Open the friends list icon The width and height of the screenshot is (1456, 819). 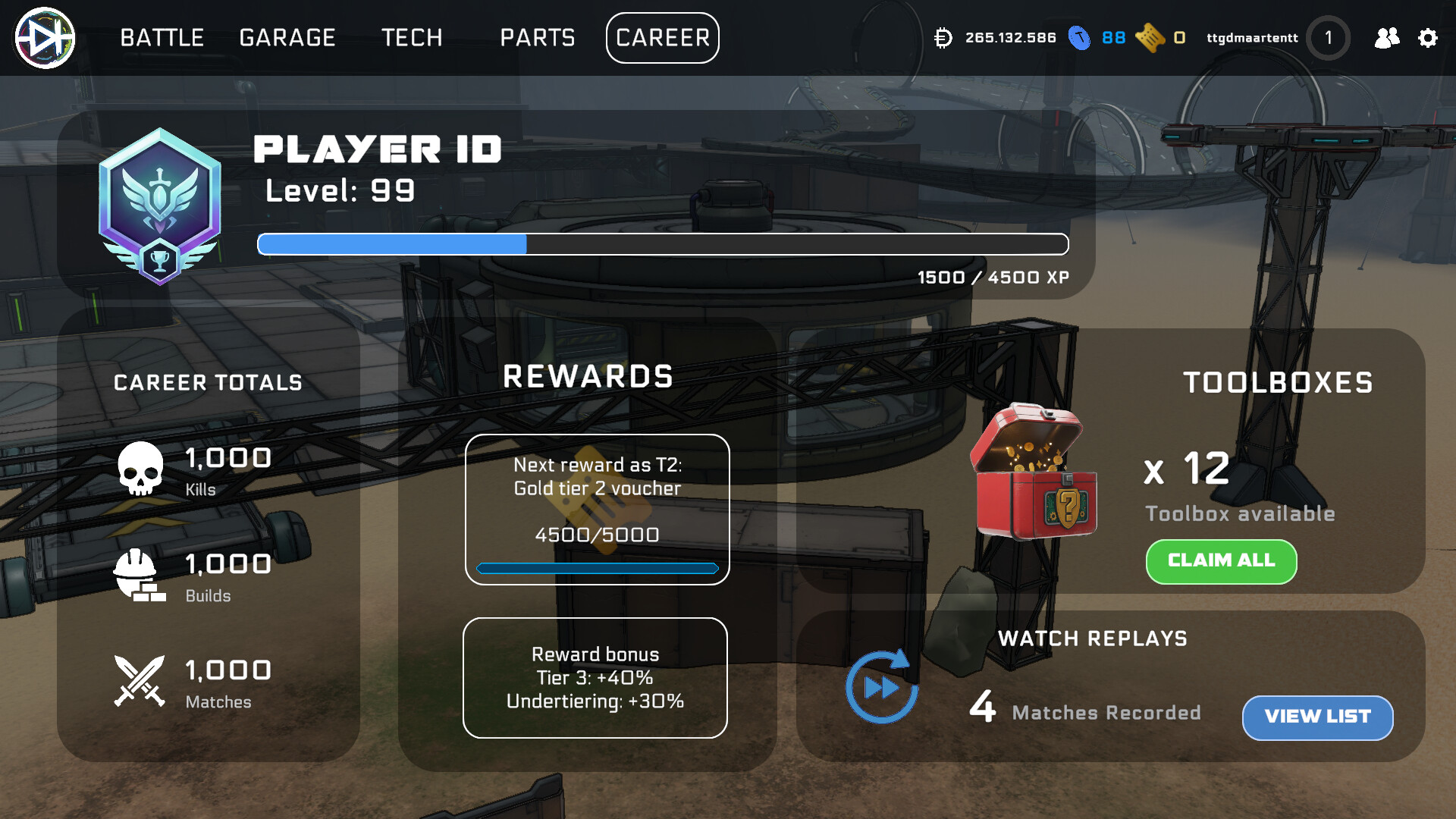pyautogui.click(x=1387, y=38)
